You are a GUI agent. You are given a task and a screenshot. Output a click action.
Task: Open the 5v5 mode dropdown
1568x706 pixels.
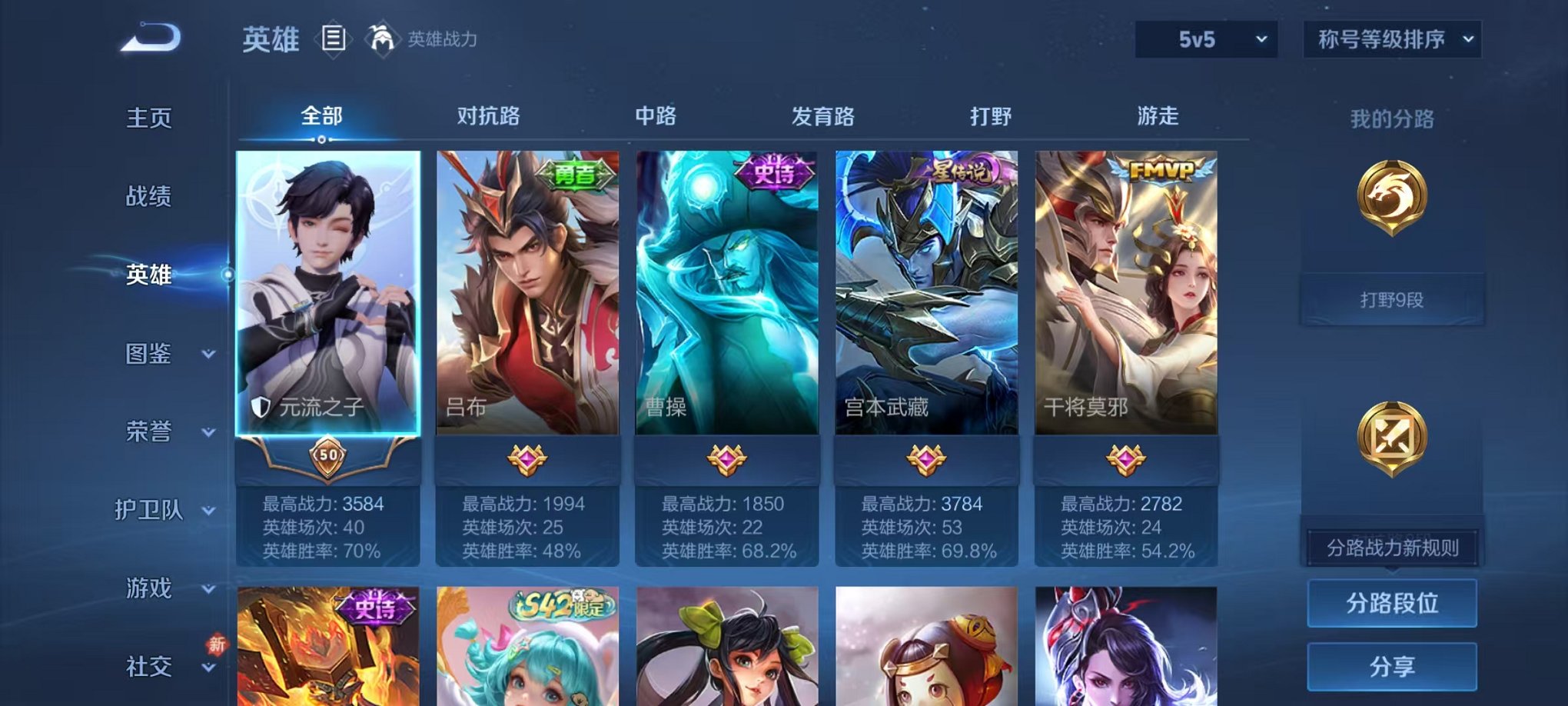click(x=1207, y=36)
